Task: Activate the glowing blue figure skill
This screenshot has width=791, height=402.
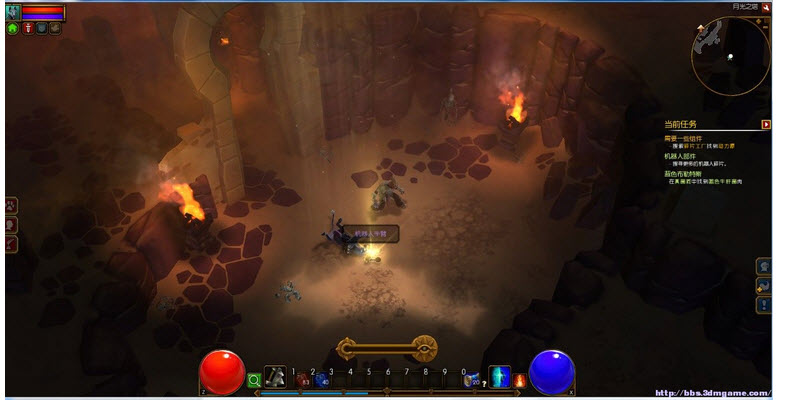Action: point(499,378)
